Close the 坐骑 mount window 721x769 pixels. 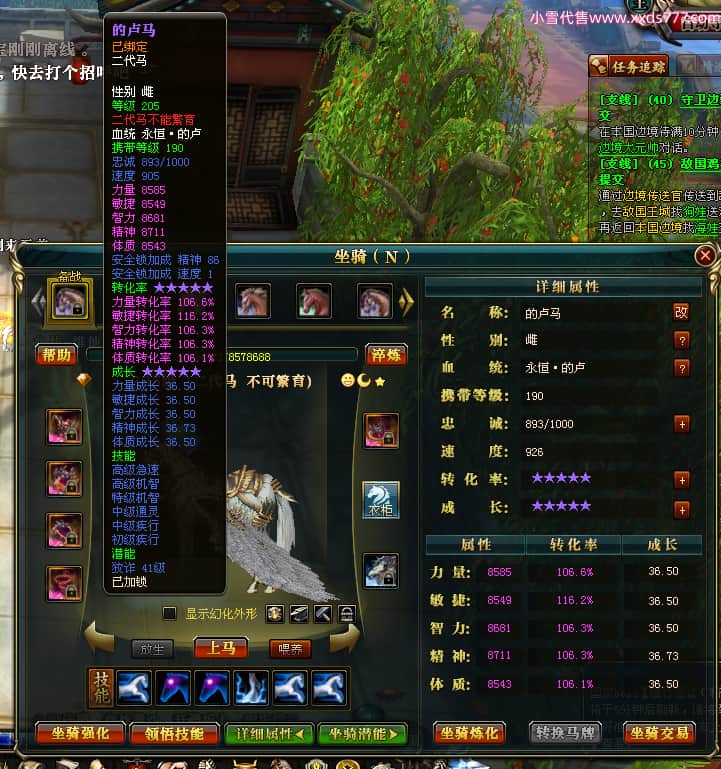coord(705,257)
